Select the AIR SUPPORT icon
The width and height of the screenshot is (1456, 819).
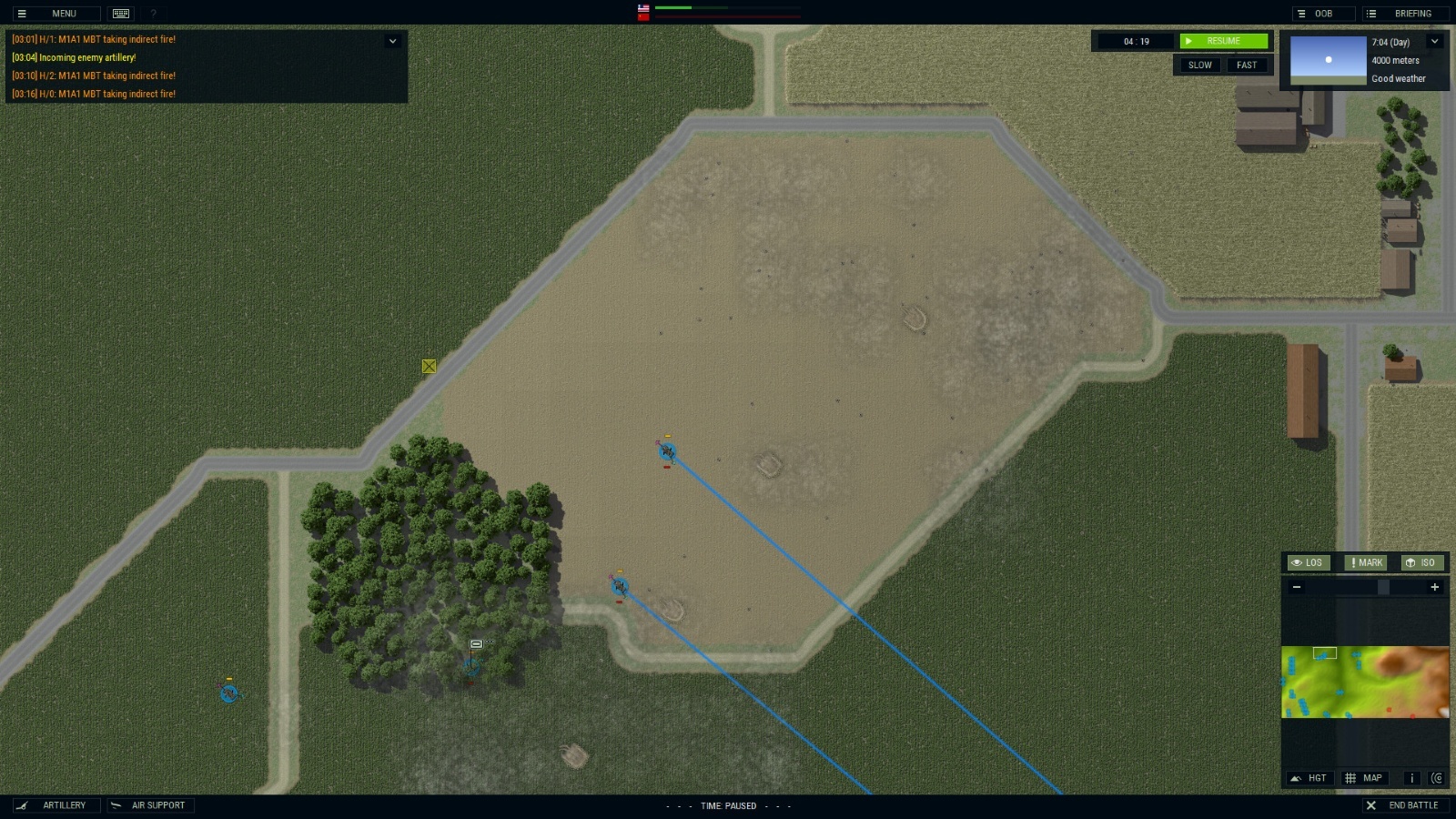coord(150,804)
